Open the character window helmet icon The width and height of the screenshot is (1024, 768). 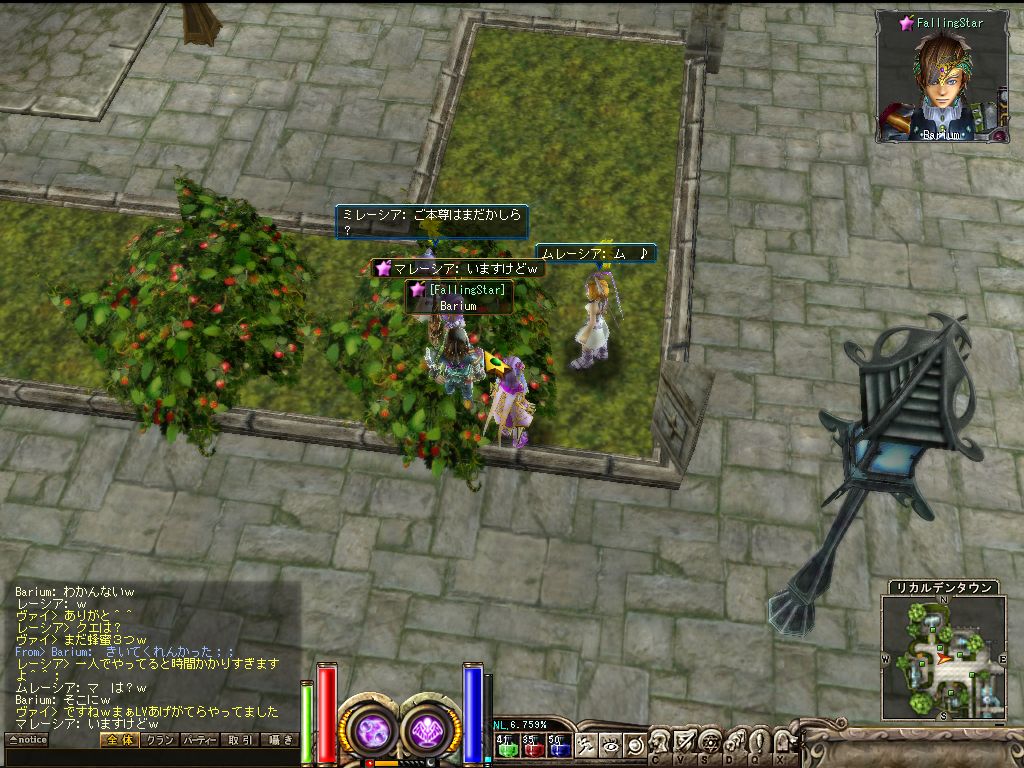click(x=659, y=741)
